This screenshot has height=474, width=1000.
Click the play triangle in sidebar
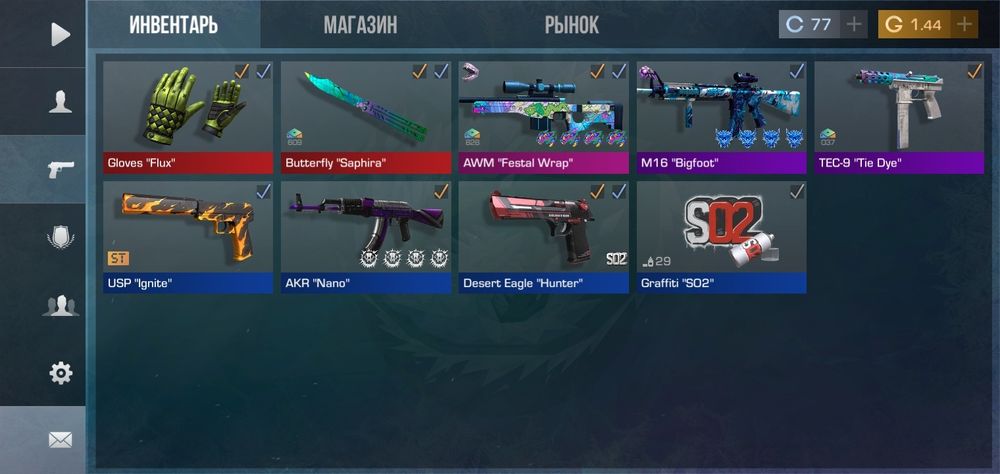[x=60, y=35]
